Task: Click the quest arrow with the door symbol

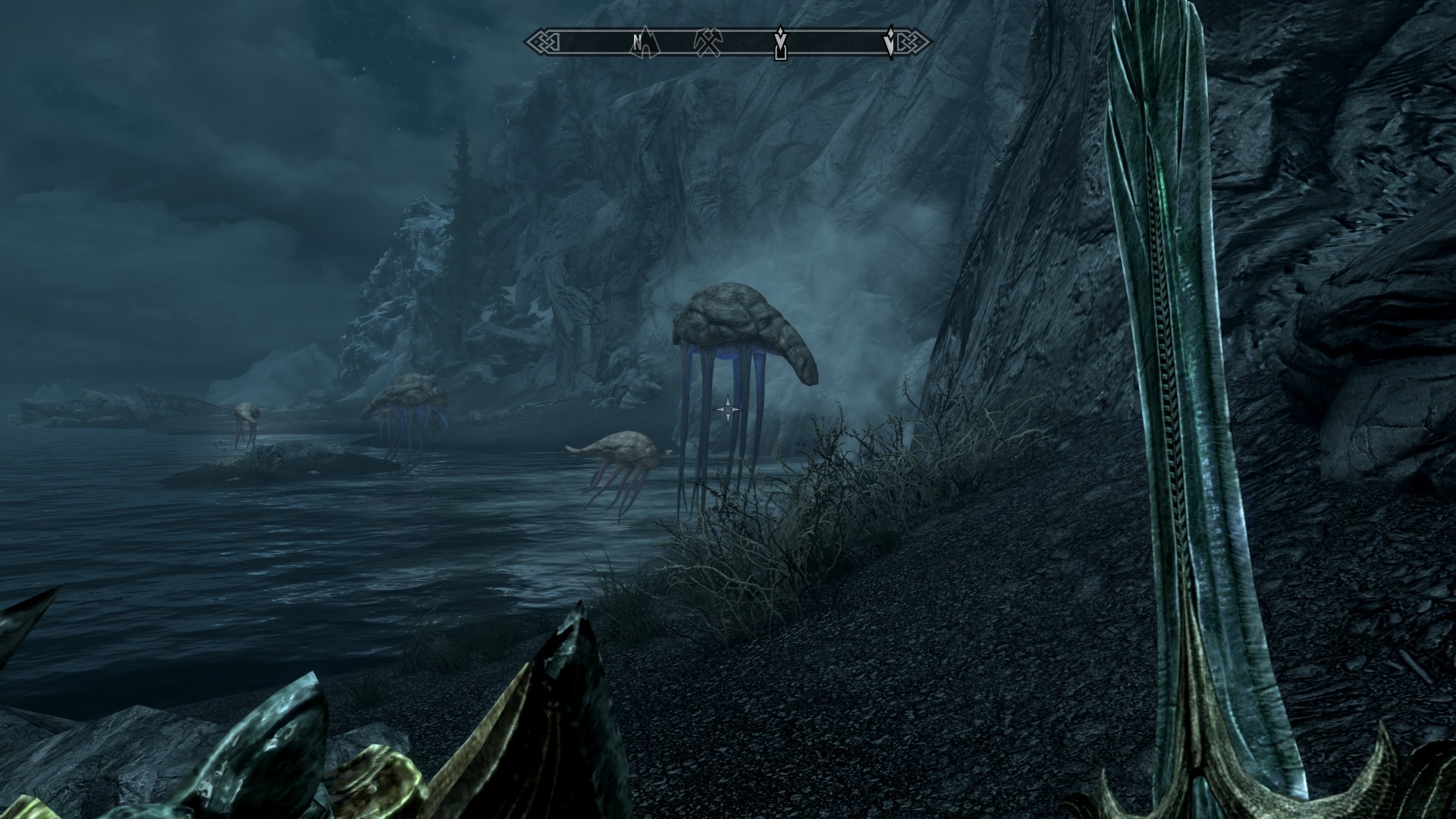Action: 780,42
